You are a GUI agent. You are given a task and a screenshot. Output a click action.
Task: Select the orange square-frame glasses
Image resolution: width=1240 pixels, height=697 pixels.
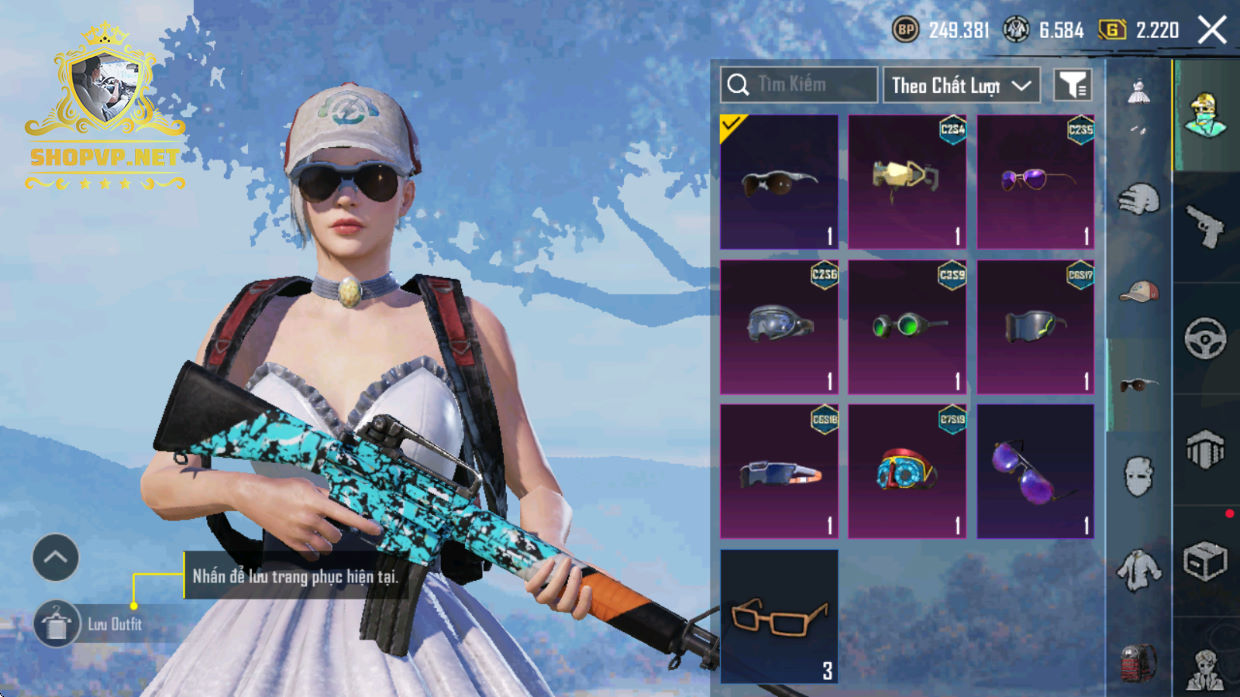[x=779, y=616]
